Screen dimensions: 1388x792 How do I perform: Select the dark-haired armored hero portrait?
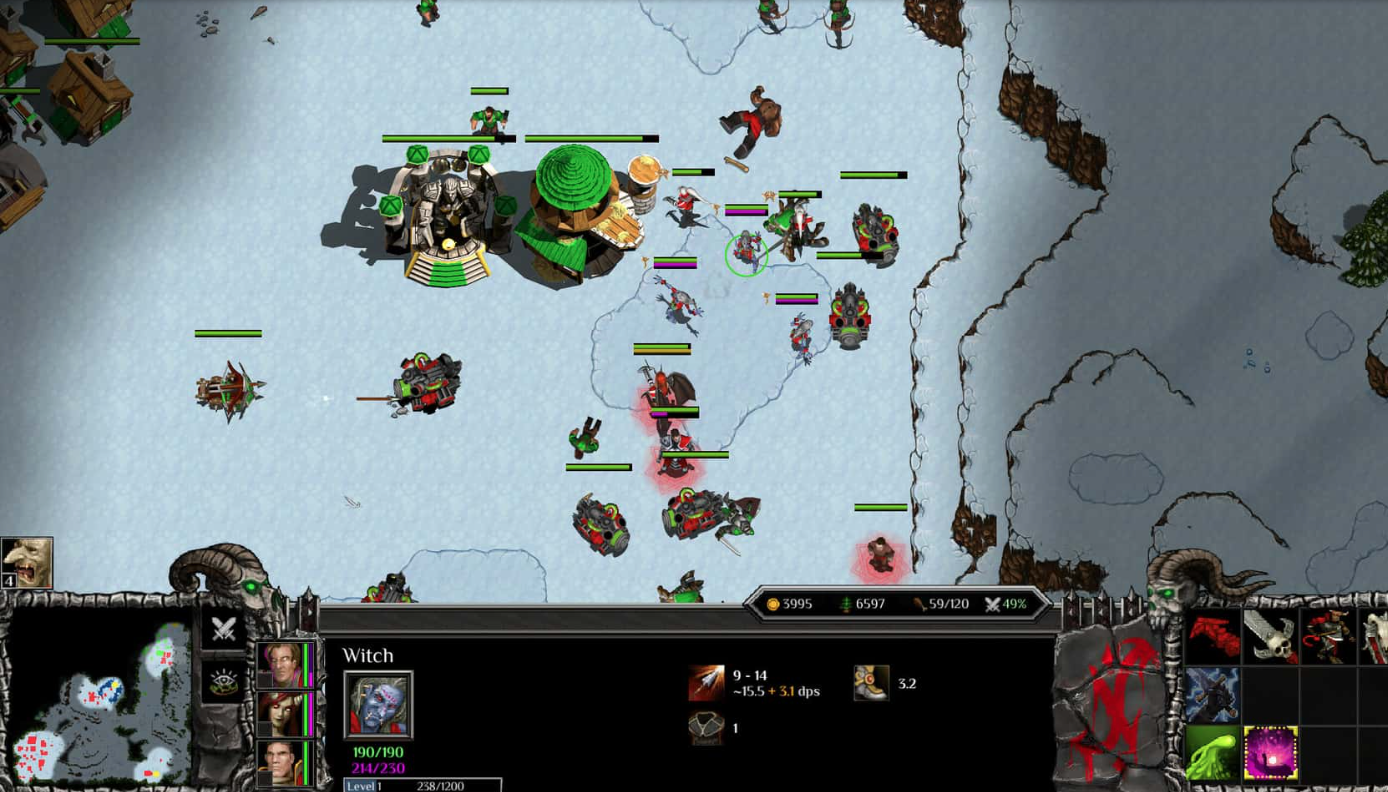pyautogui.click(x=281, y=762)
